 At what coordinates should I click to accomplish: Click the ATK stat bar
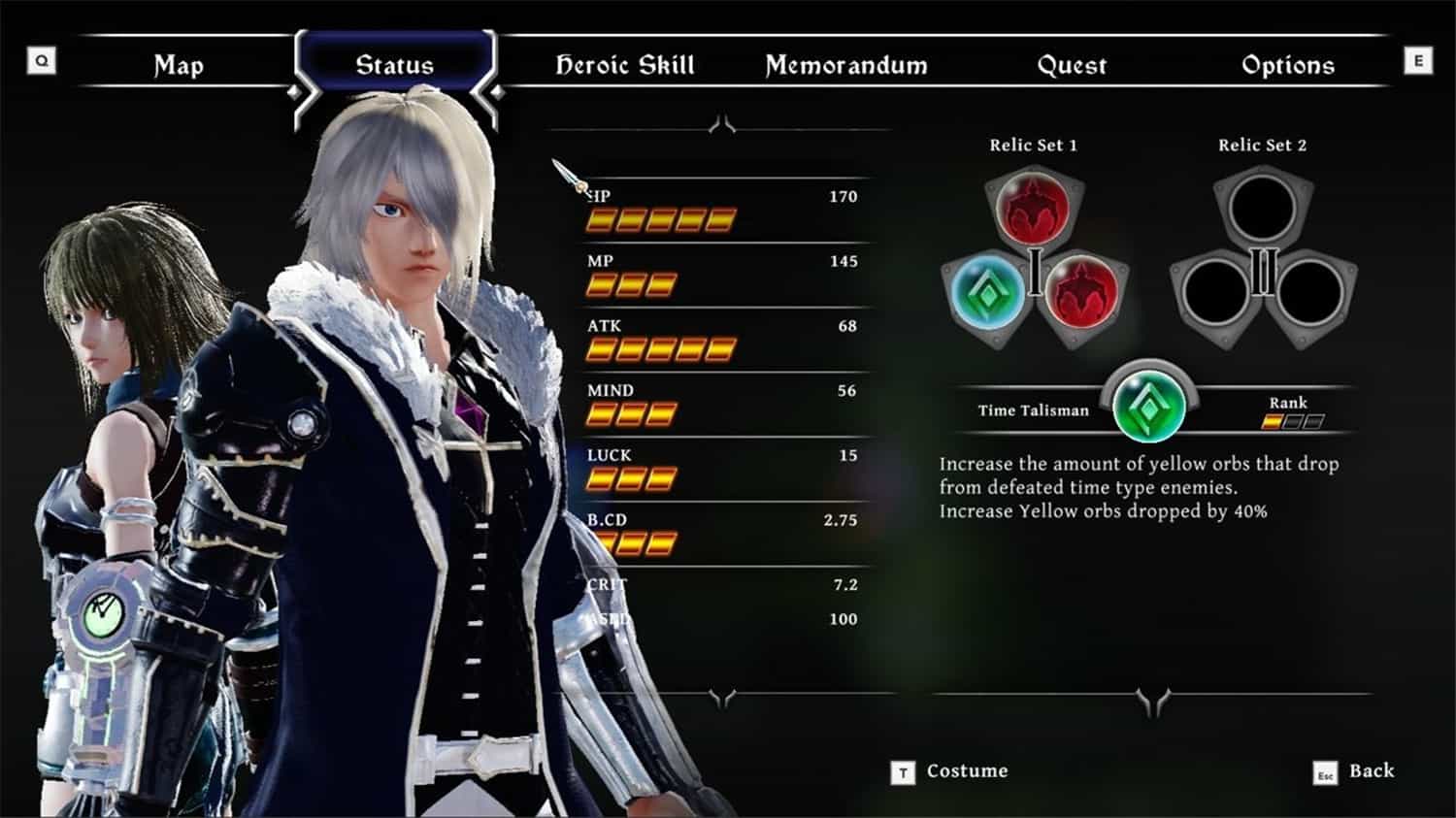658,347
